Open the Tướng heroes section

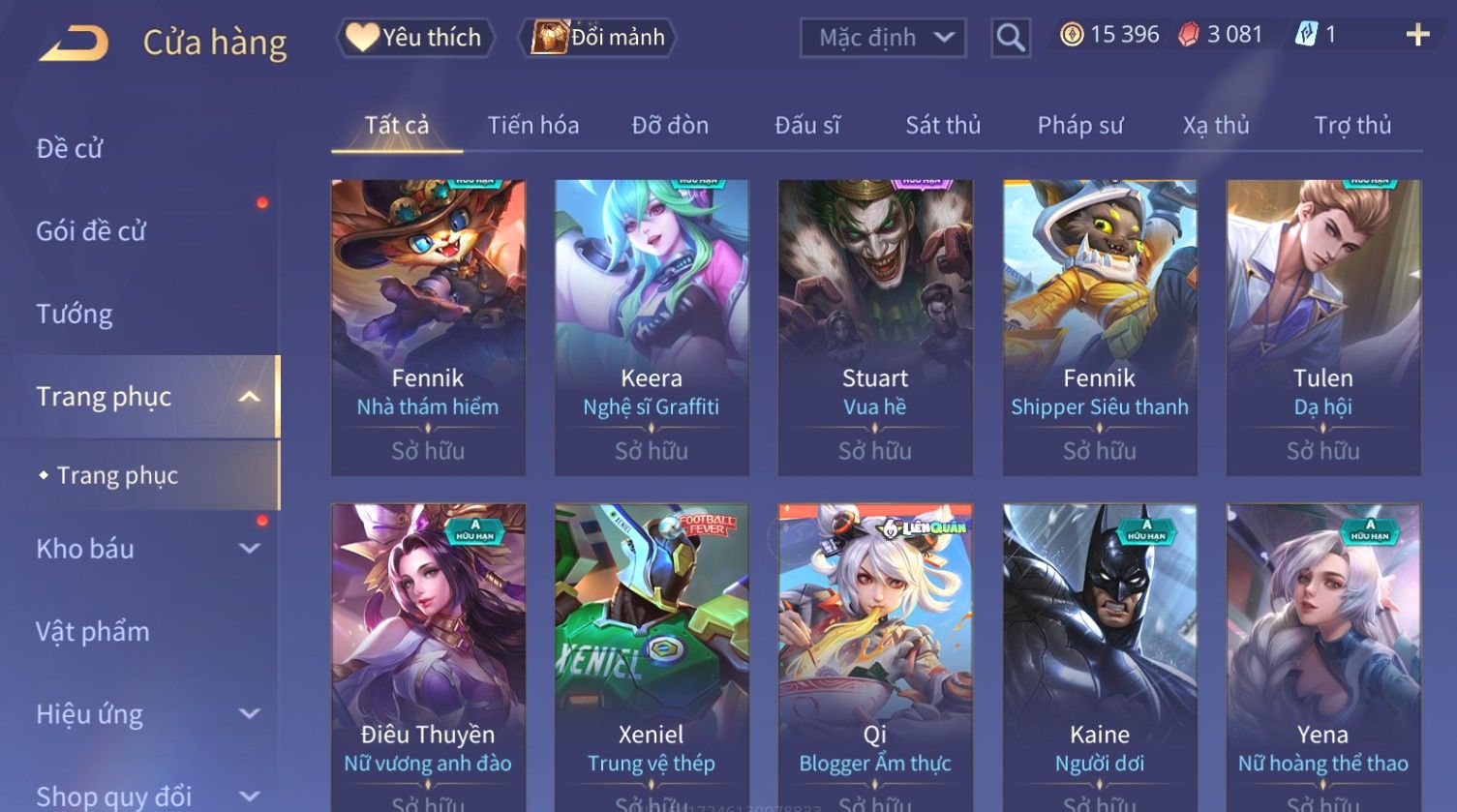click(75, 314)
